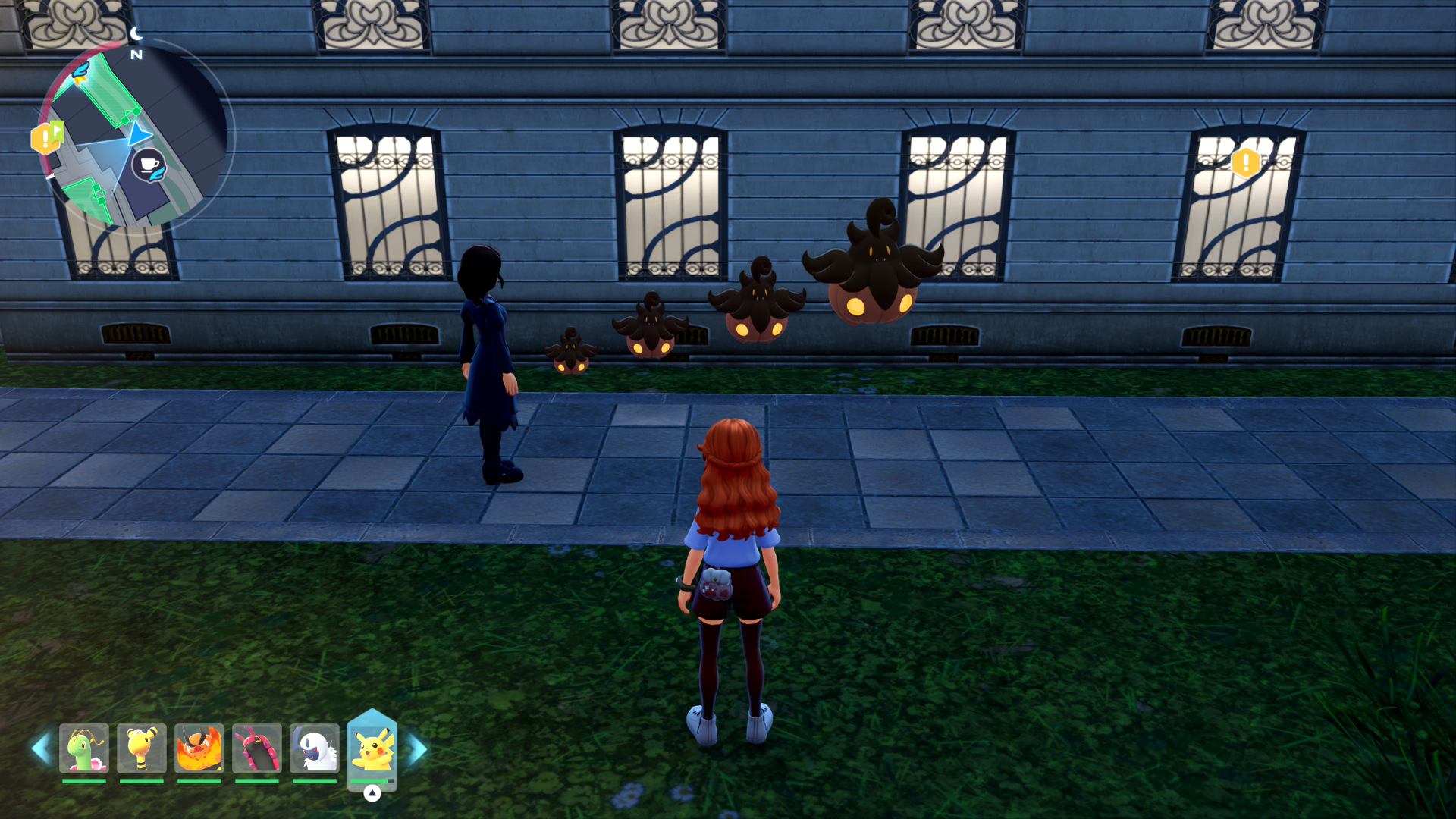Click the blue wing marker on the minimap
Screen dimensions: 1456x819
(x=80, y=72)
